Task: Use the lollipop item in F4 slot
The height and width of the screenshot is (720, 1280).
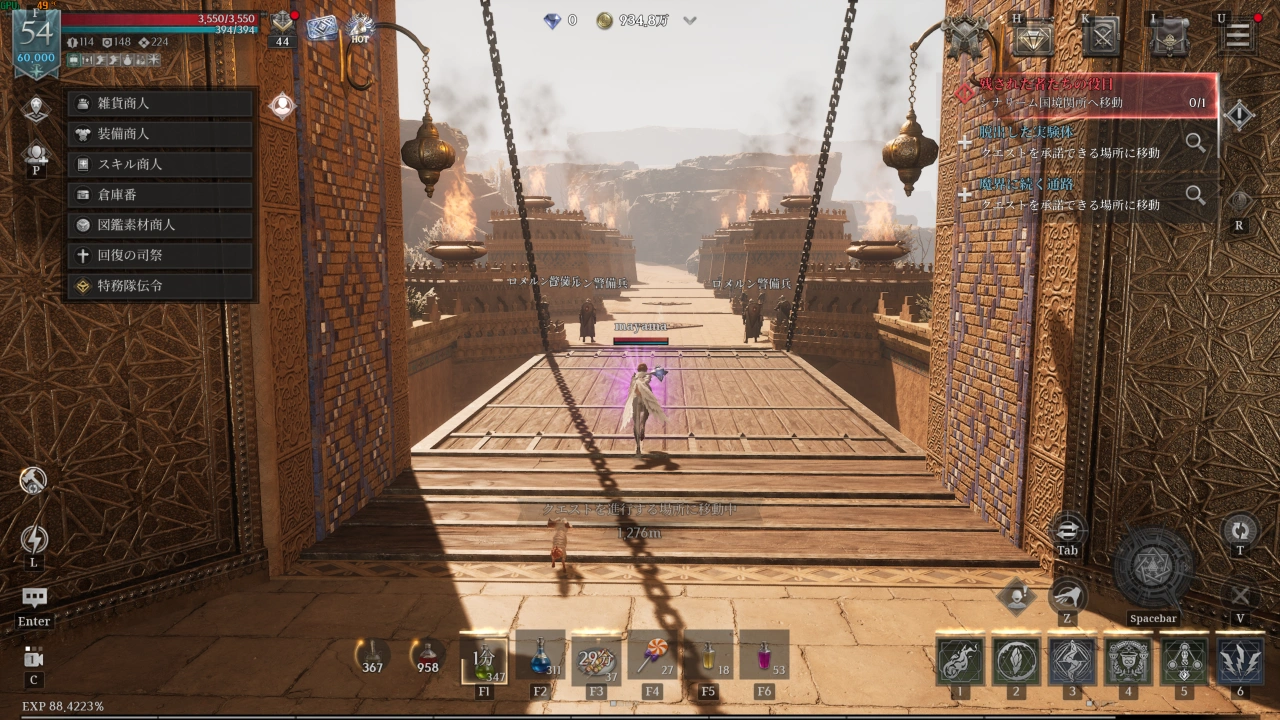Action: pos(652,656)
